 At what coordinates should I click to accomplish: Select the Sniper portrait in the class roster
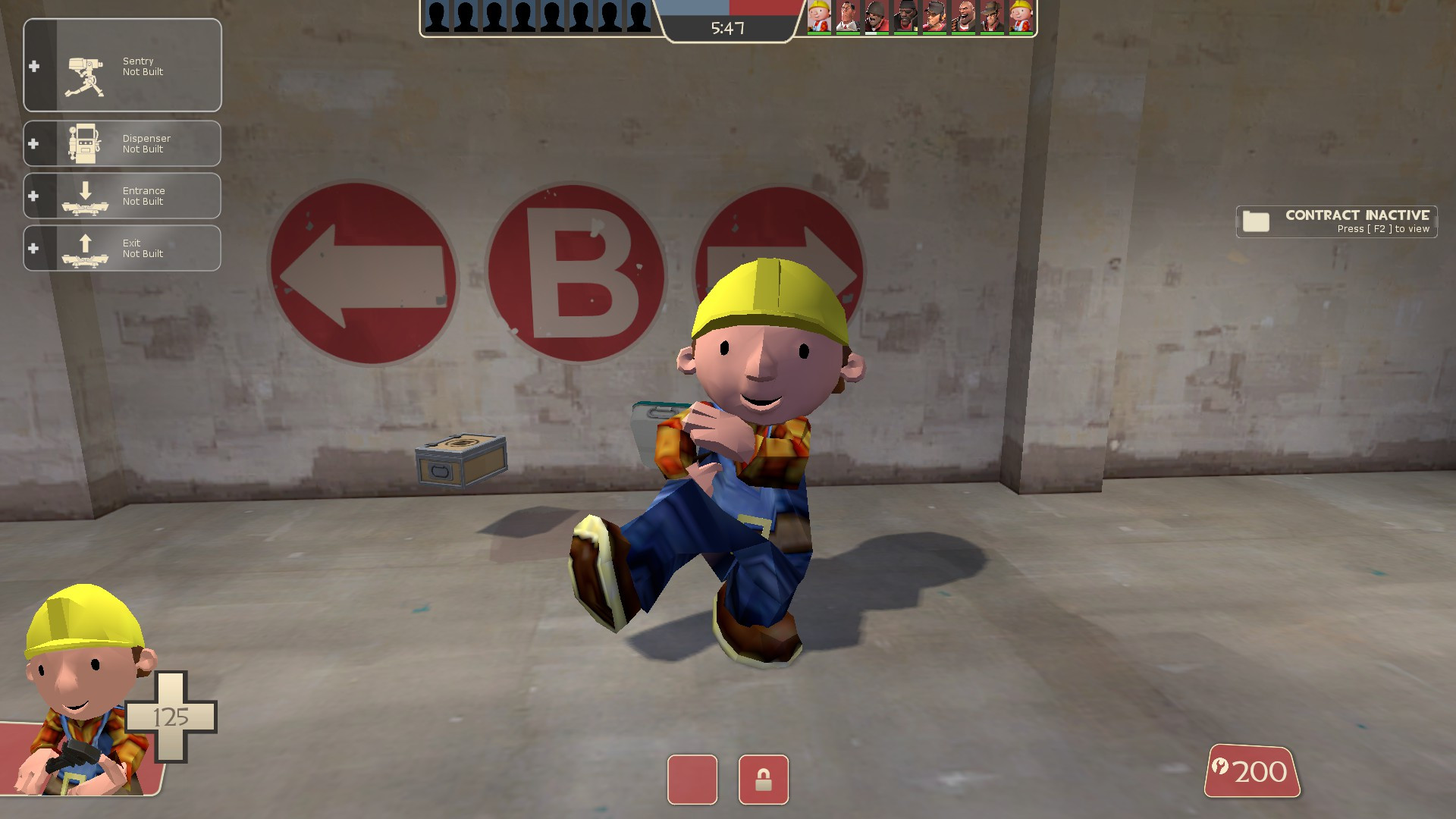[991, 17]
